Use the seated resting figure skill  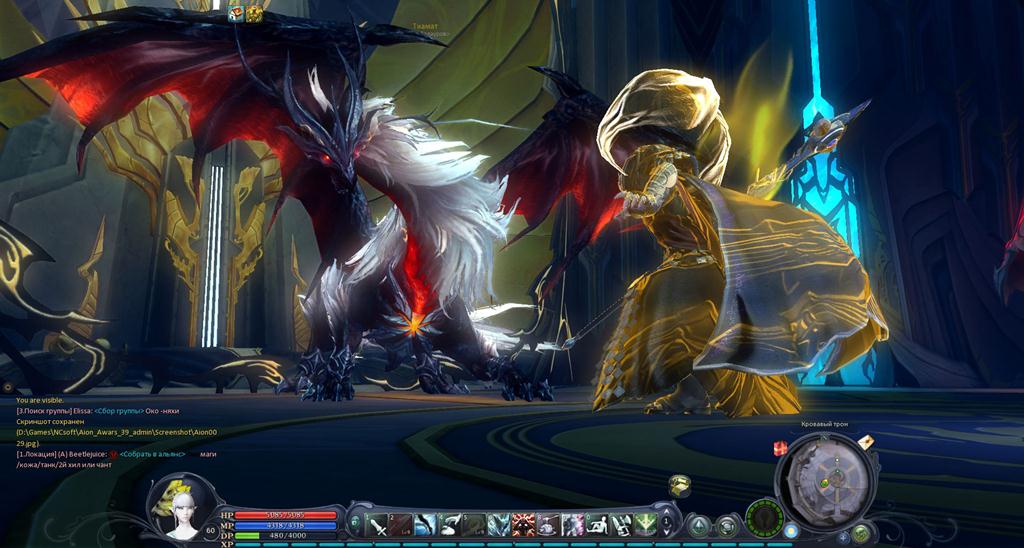(x=597, y=524)
